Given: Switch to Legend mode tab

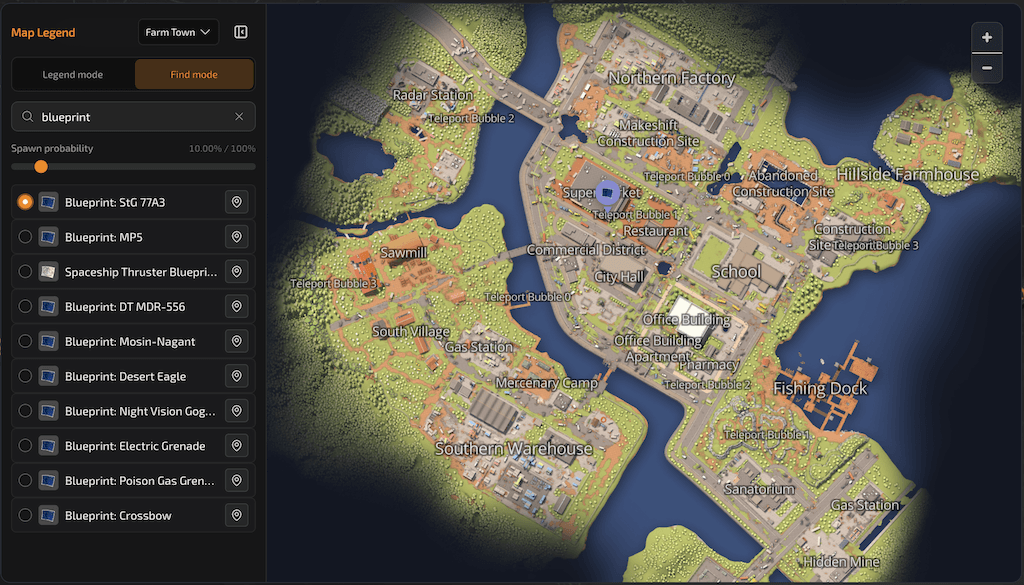Looking at the screenshot, I should [x=72, y=74].
